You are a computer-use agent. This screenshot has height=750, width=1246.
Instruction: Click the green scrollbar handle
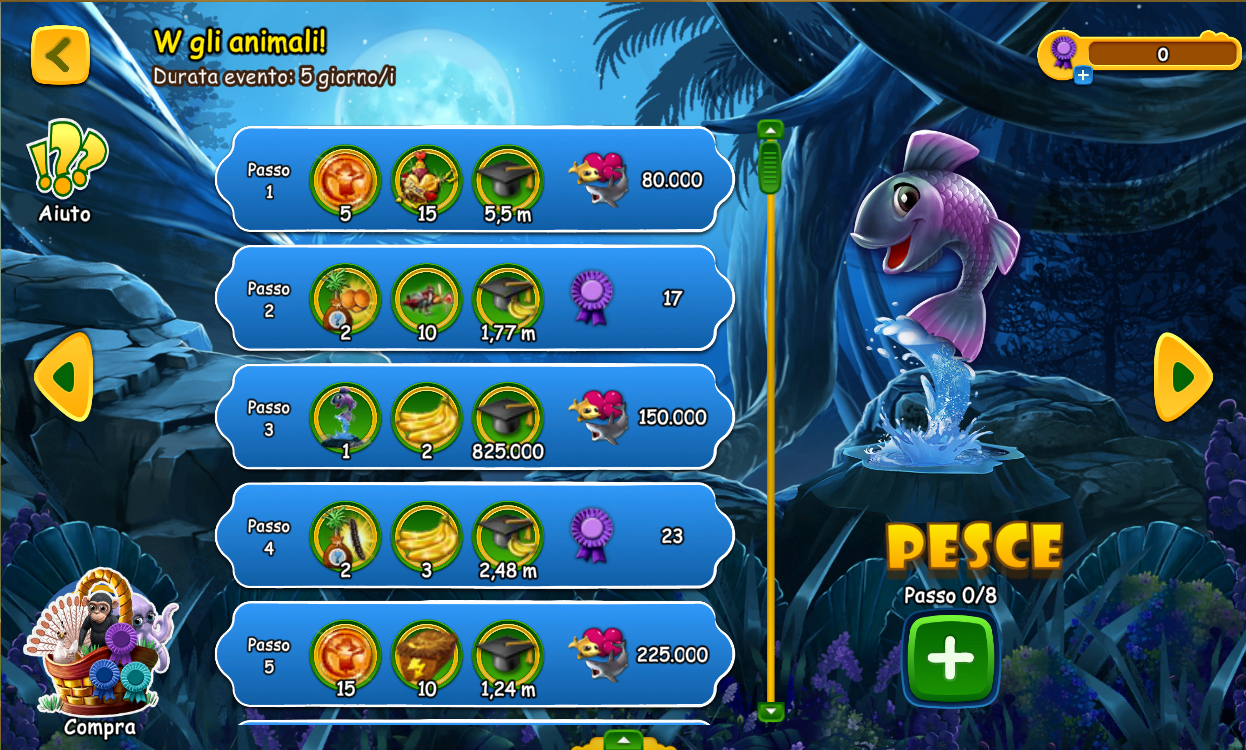(770, 166)
